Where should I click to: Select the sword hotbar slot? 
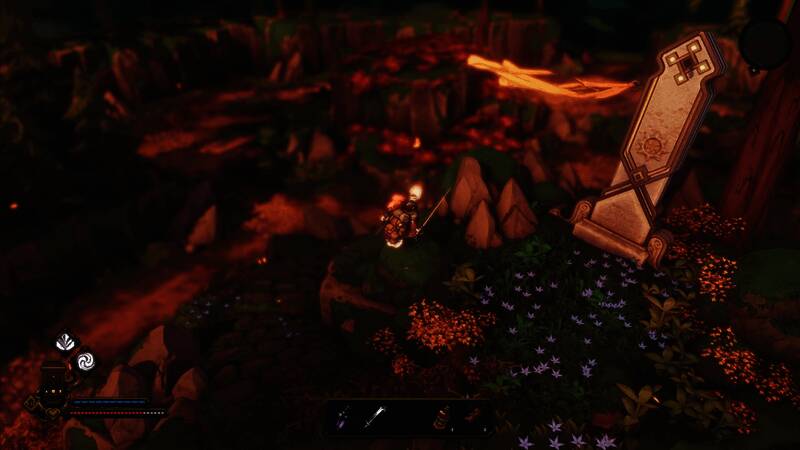pos(373,417)
